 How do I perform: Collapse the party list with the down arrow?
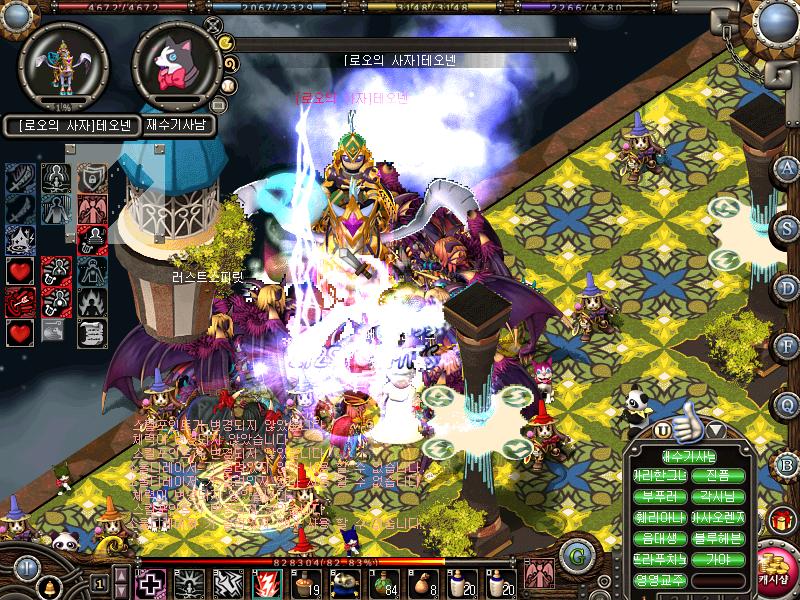click(x=716, y=430)
